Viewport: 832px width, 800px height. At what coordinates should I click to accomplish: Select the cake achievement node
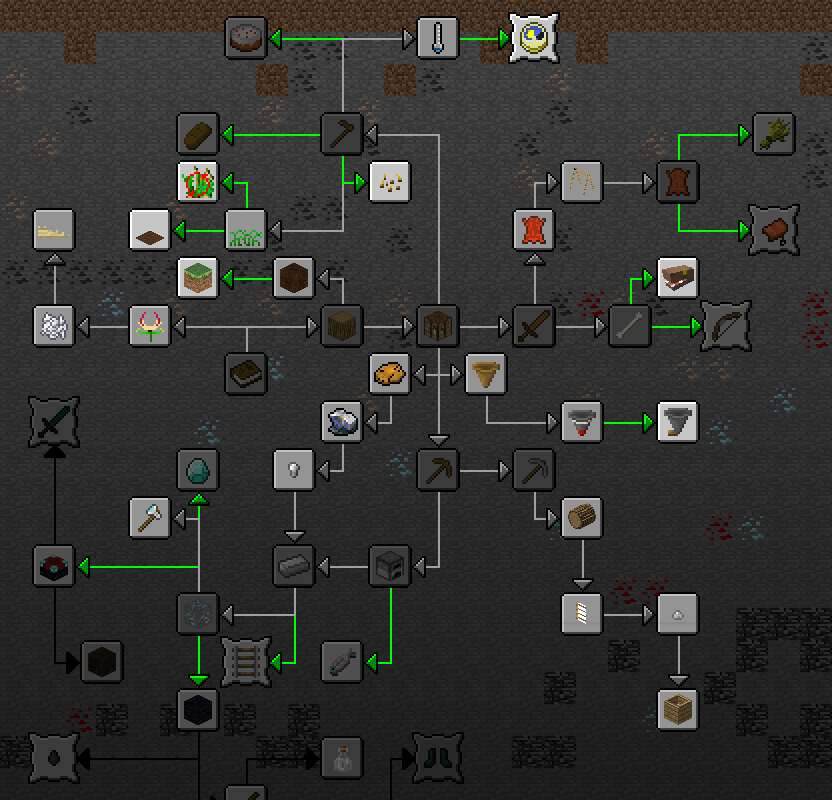(x=245, y=39)
